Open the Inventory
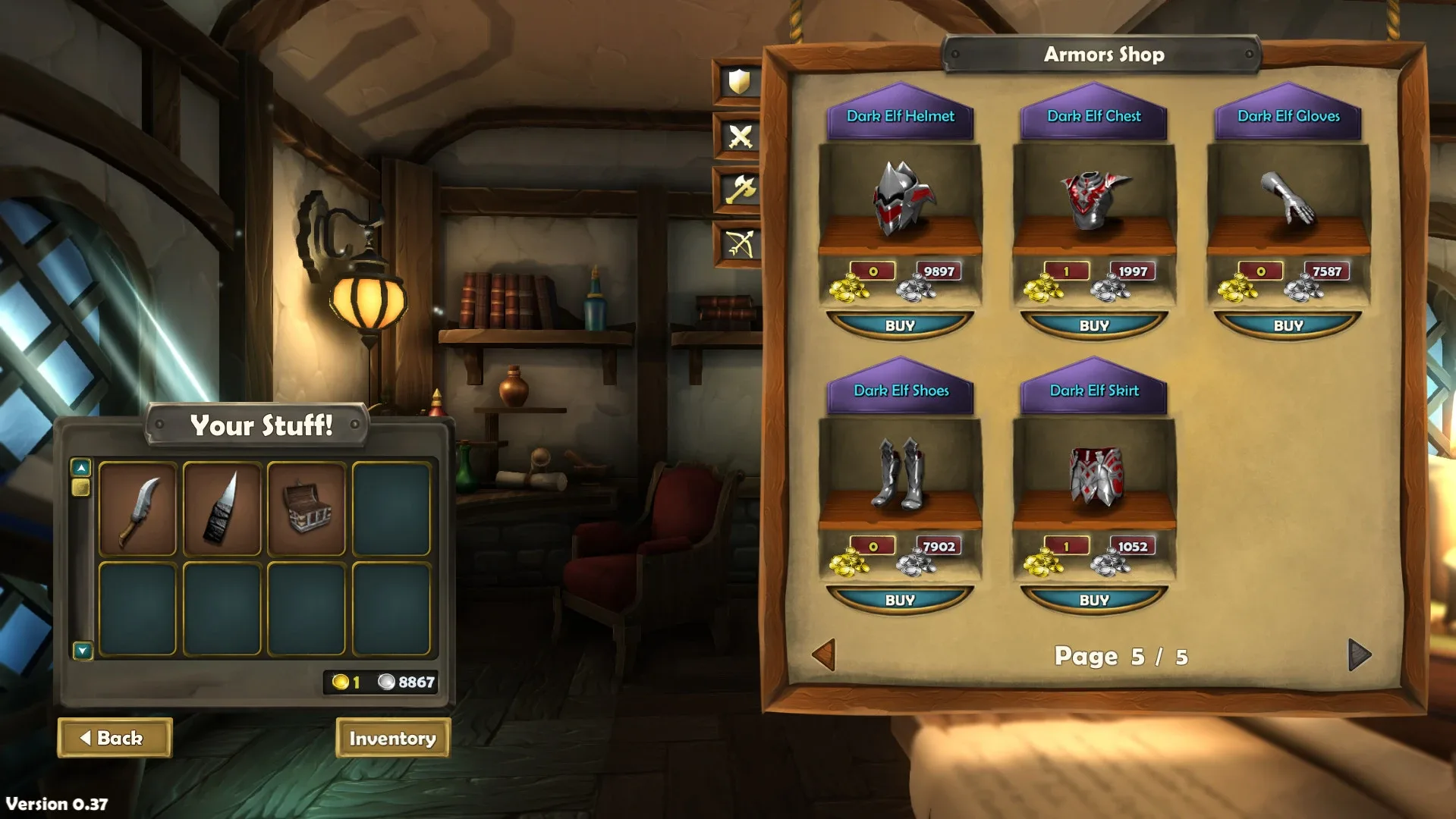The image size is (1456, 819). tap(392, 738)
